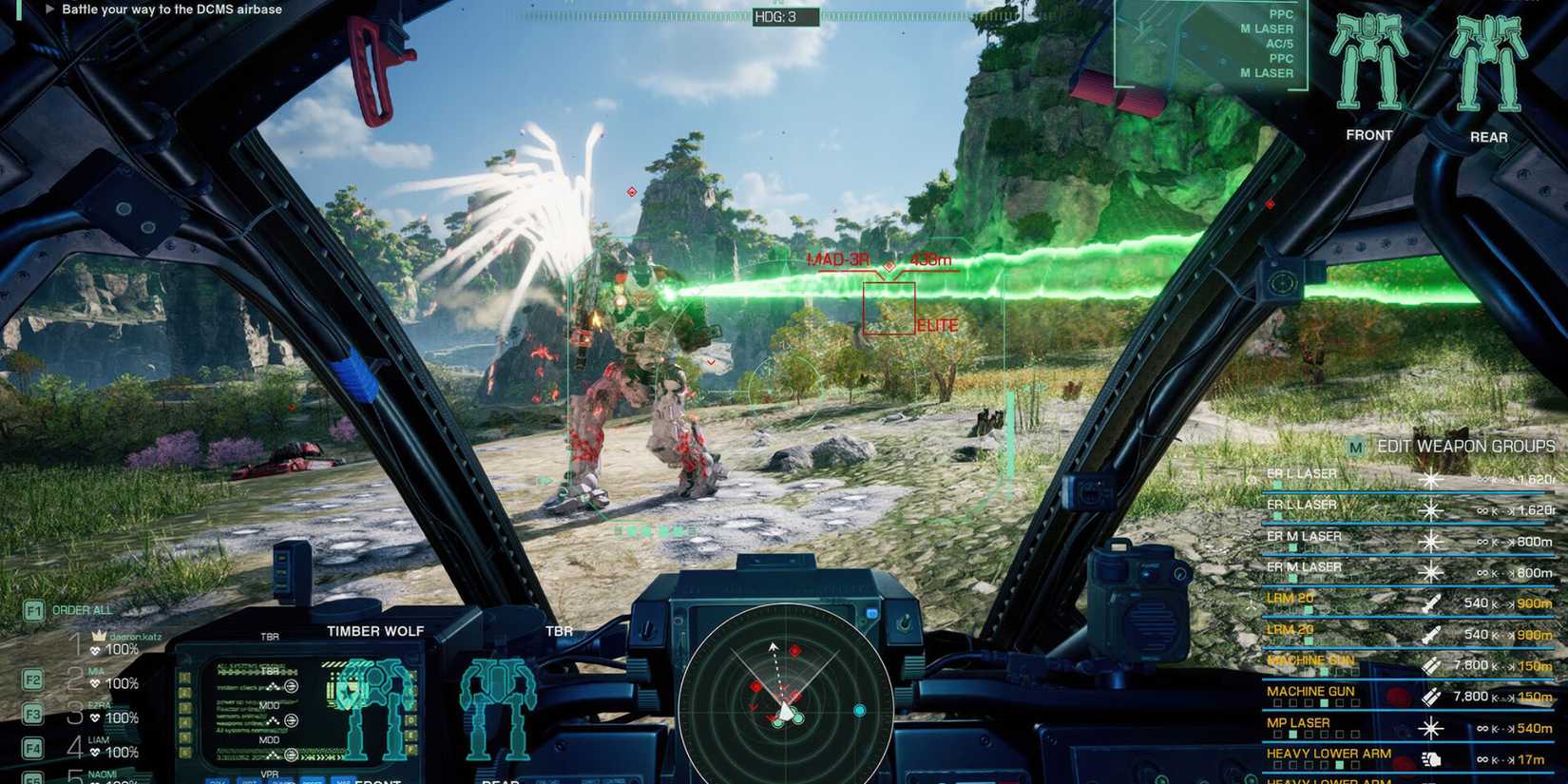Click the M key icon beside Edit Weapon Groups

(1355, 448)
